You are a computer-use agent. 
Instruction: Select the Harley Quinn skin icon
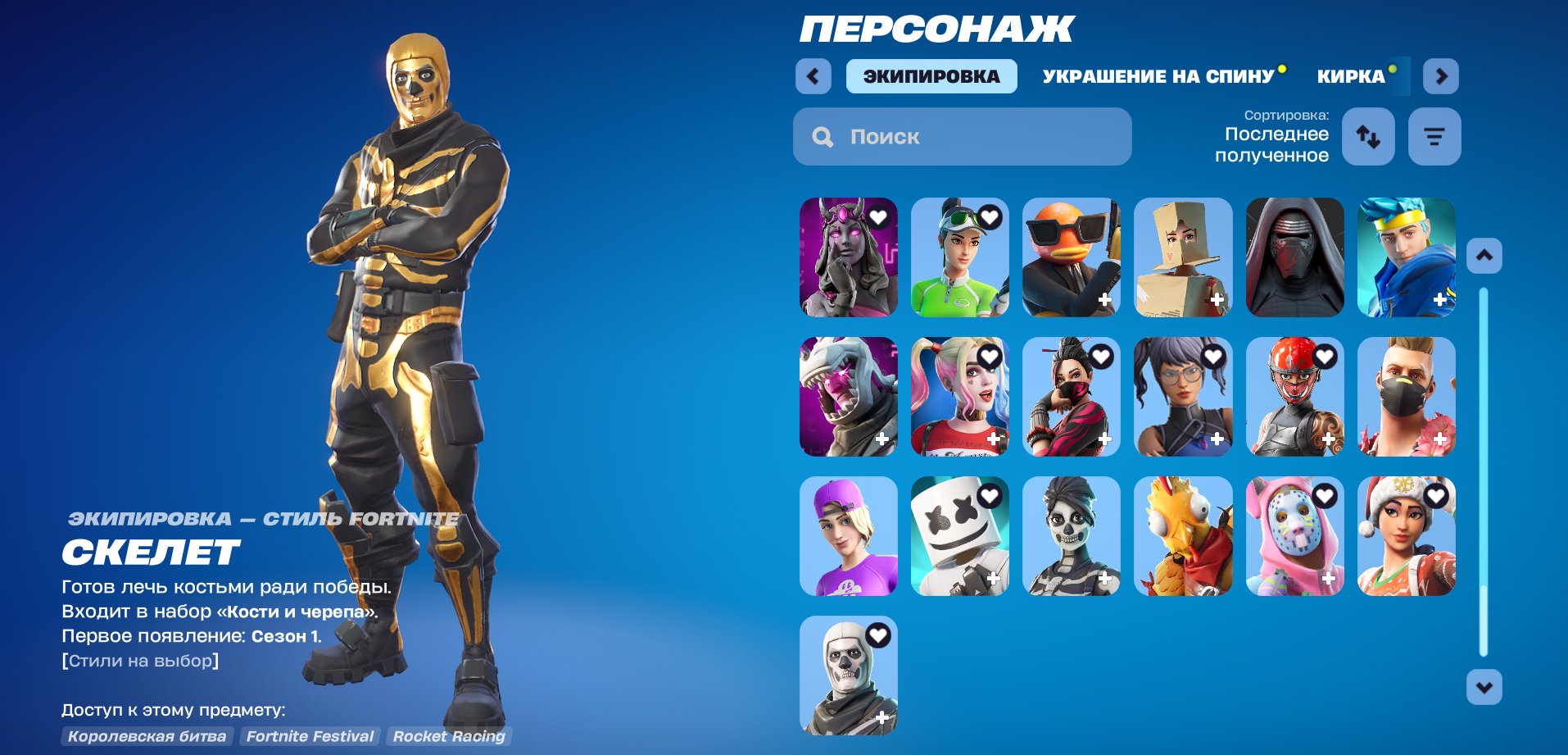pyautogui.click(x=959, y=398)
